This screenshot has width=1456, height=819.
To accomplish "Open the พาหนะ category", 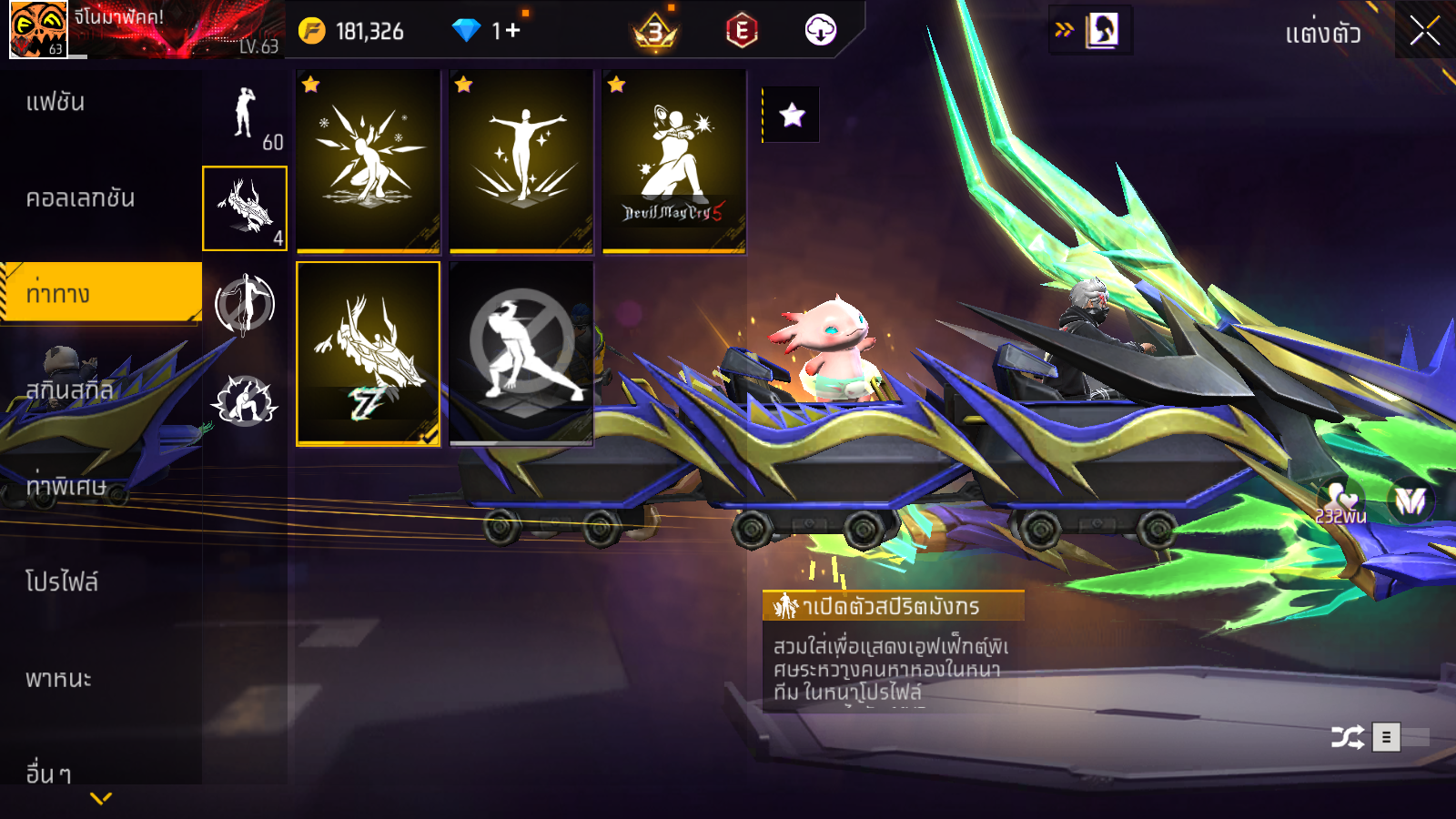I will [x=58, y=679].
